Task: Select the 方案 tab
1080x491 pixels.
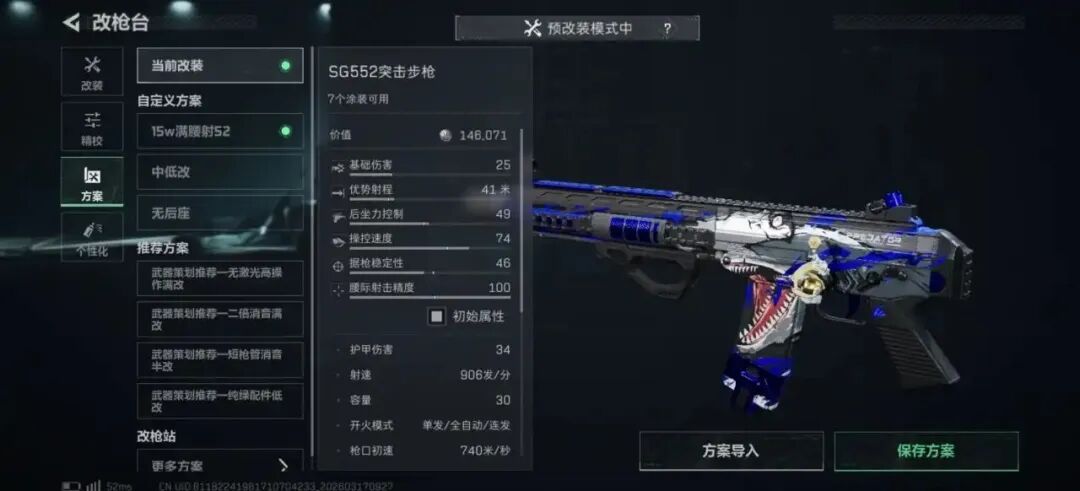Action: tap(92, 182)
